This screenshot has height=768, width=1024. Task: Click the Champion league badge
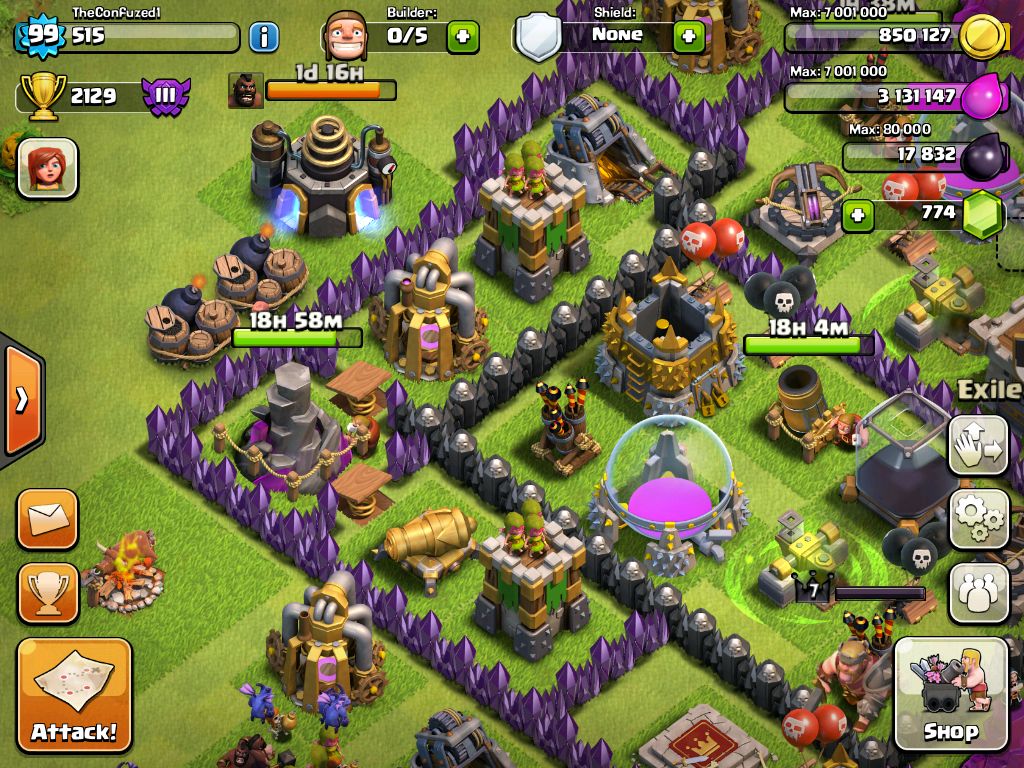(165, 97)
